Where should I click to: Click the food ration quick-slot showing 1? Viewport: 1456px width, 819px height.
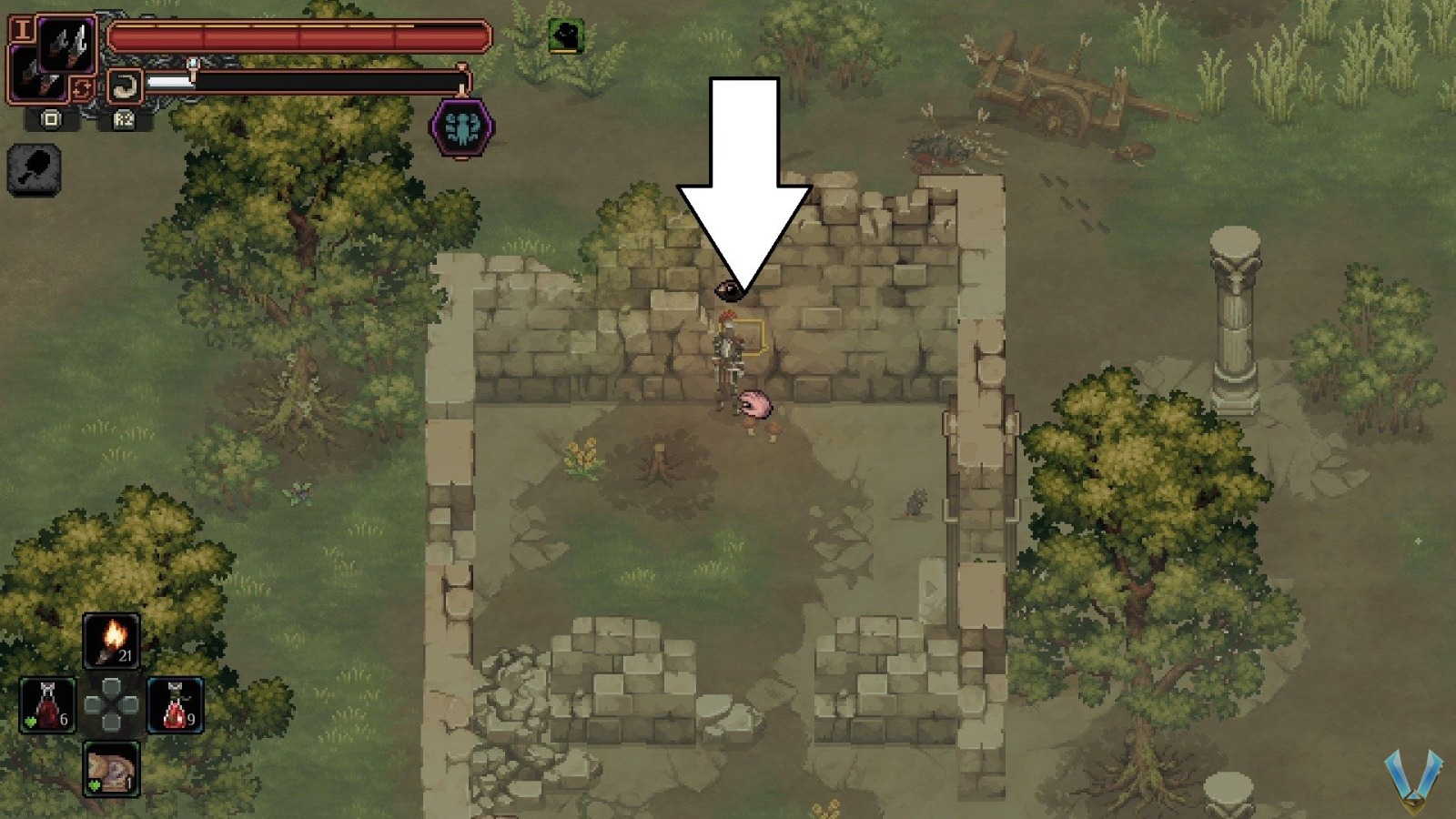(x=110, y=768)
